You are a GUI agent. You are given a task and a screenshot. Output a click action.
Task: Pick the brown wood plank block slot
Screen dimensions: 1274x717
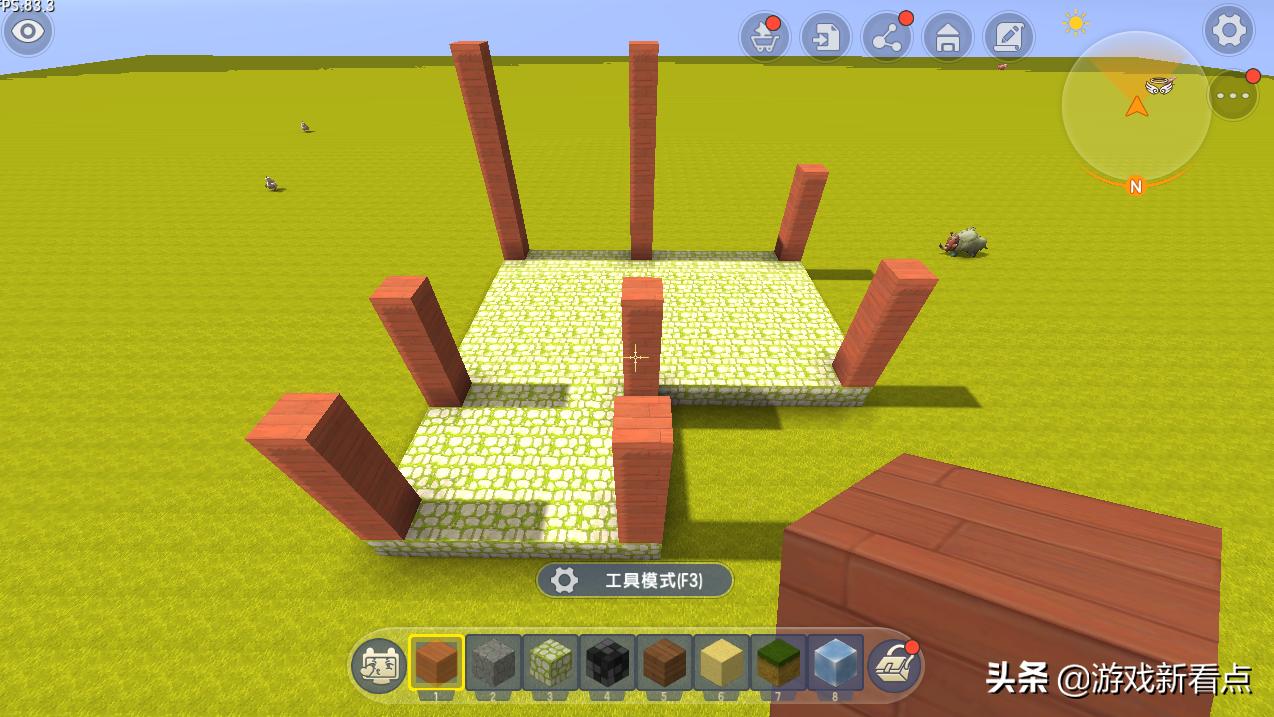(664, 663)
